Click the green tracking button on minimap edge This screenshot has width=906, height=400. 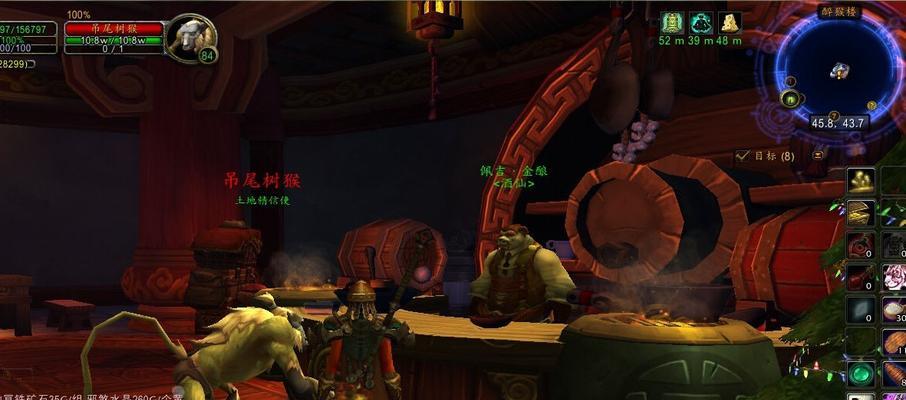pyautogui.click(x=791, y=98)
